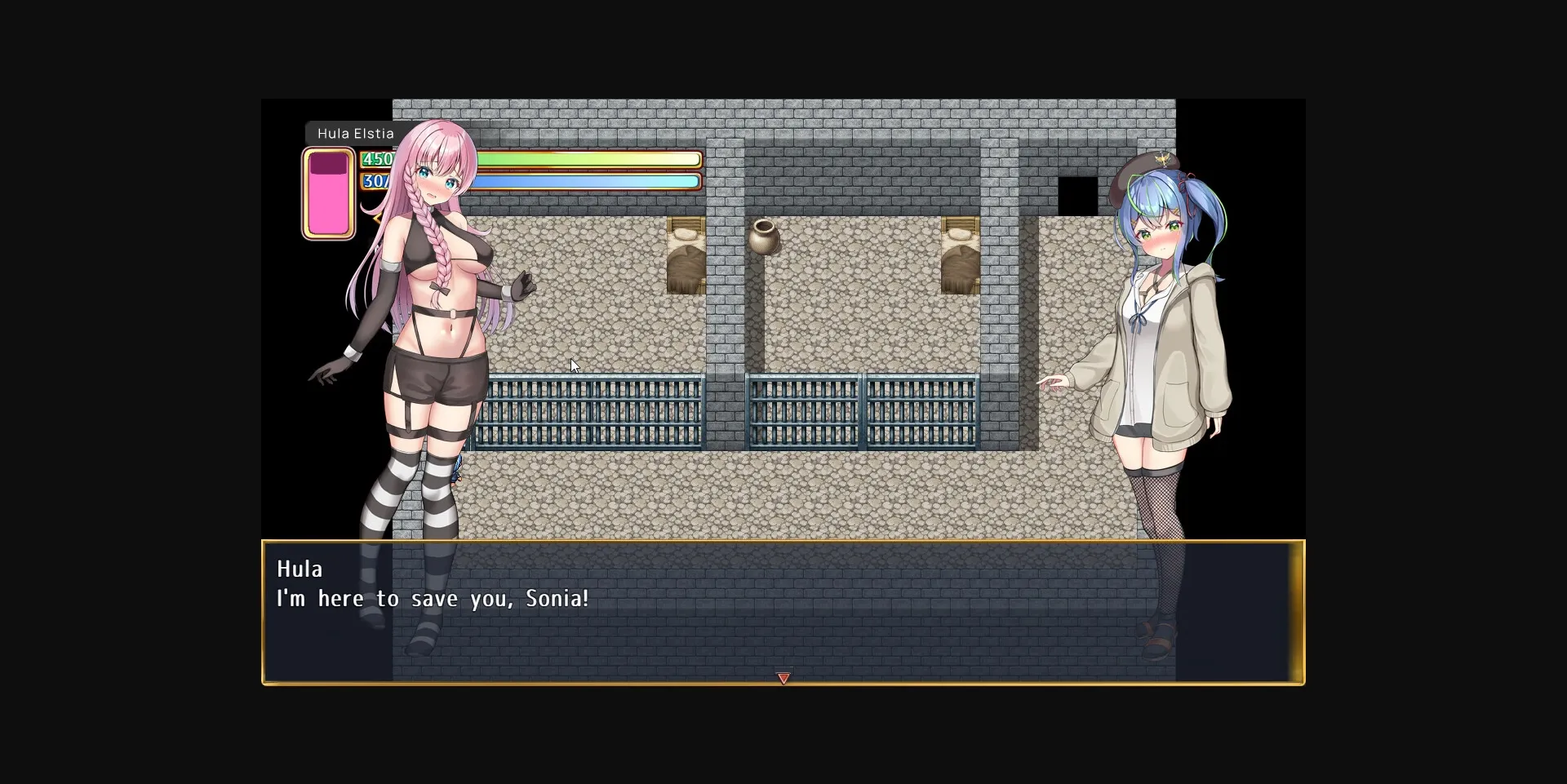The width and height of the screenshot is (1567, 784).
Task: Click the speaker name Hula in dialogue box
Action: tap(299, 569)
